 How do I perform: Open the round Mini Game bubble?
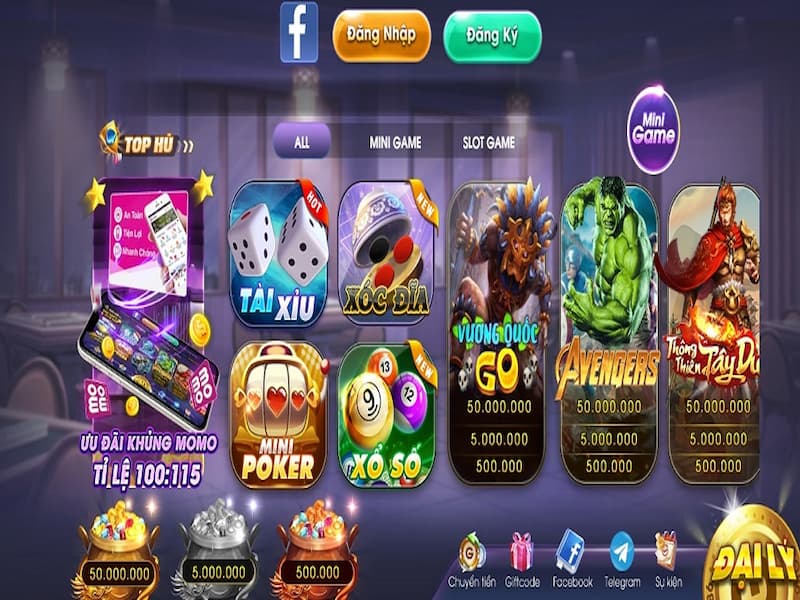[654, 130]
